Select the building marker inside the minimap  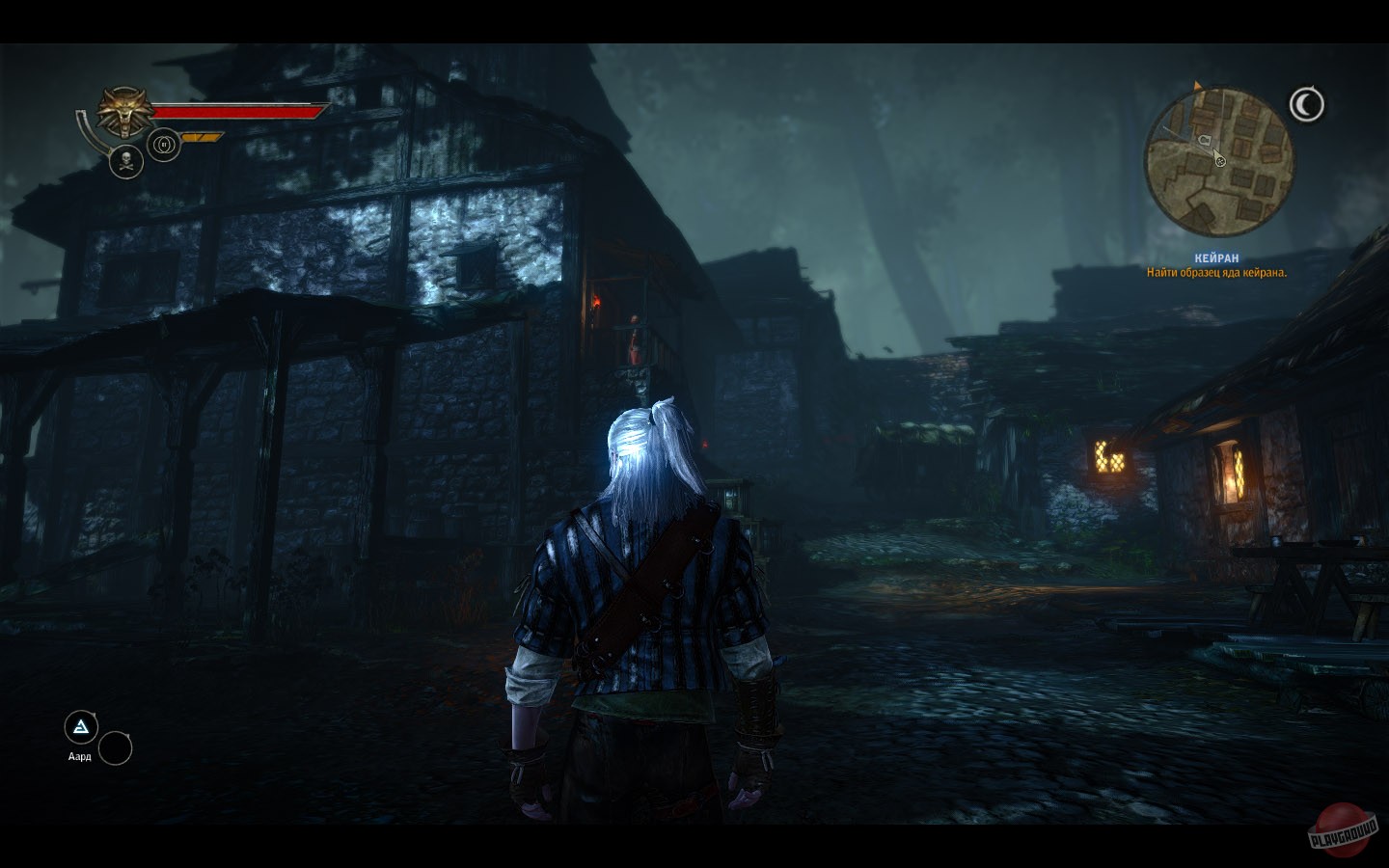1205,140
